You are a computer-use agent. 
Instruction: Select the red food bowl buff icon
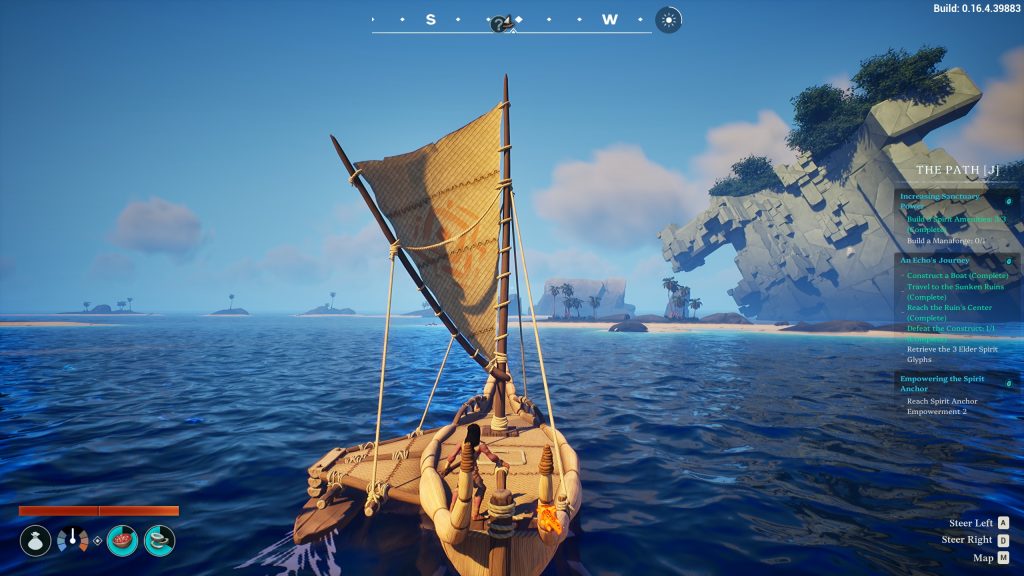122,541
